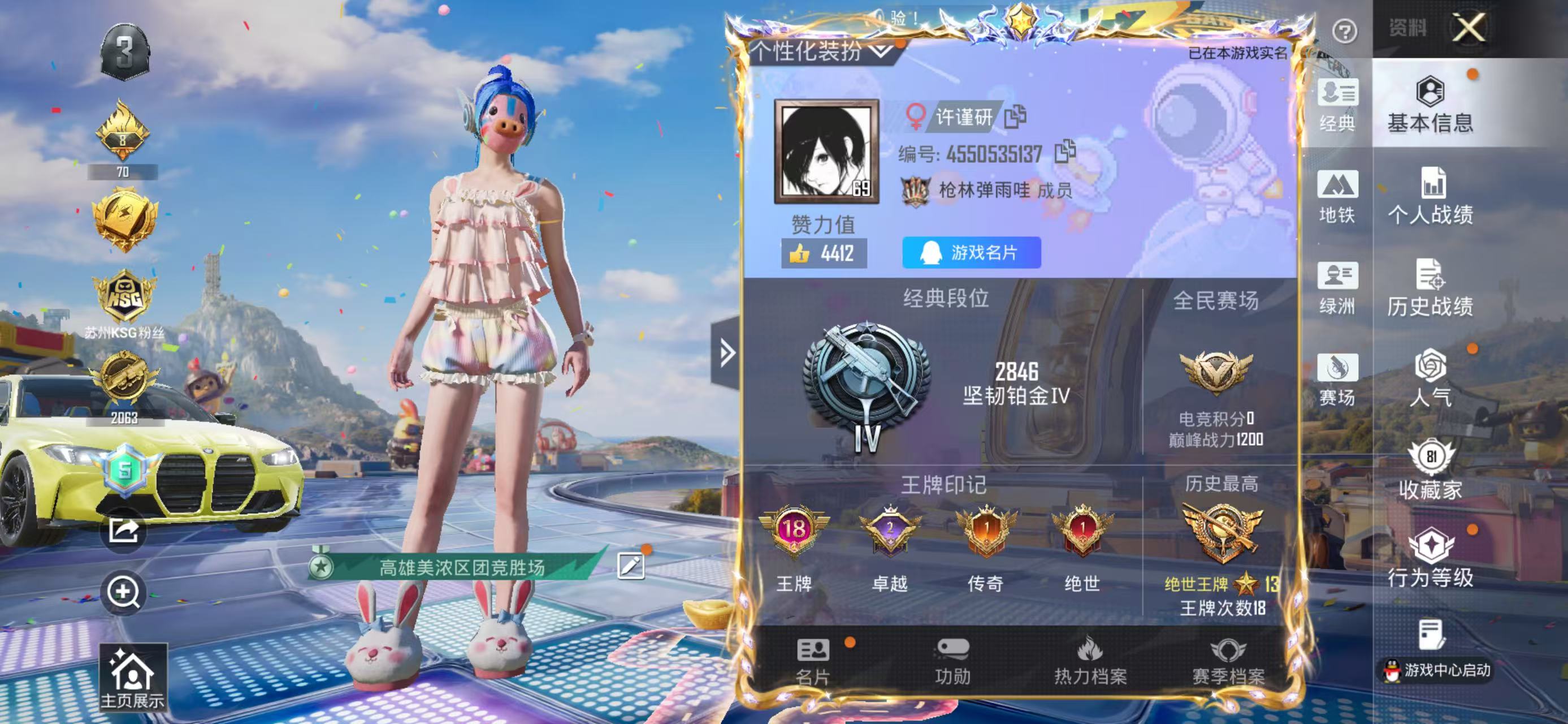The width and height of the screenshot is (1568, 724).
Task: Open 历史战绩 match history
Action: pyautogui.click(x=1430, y=288)
